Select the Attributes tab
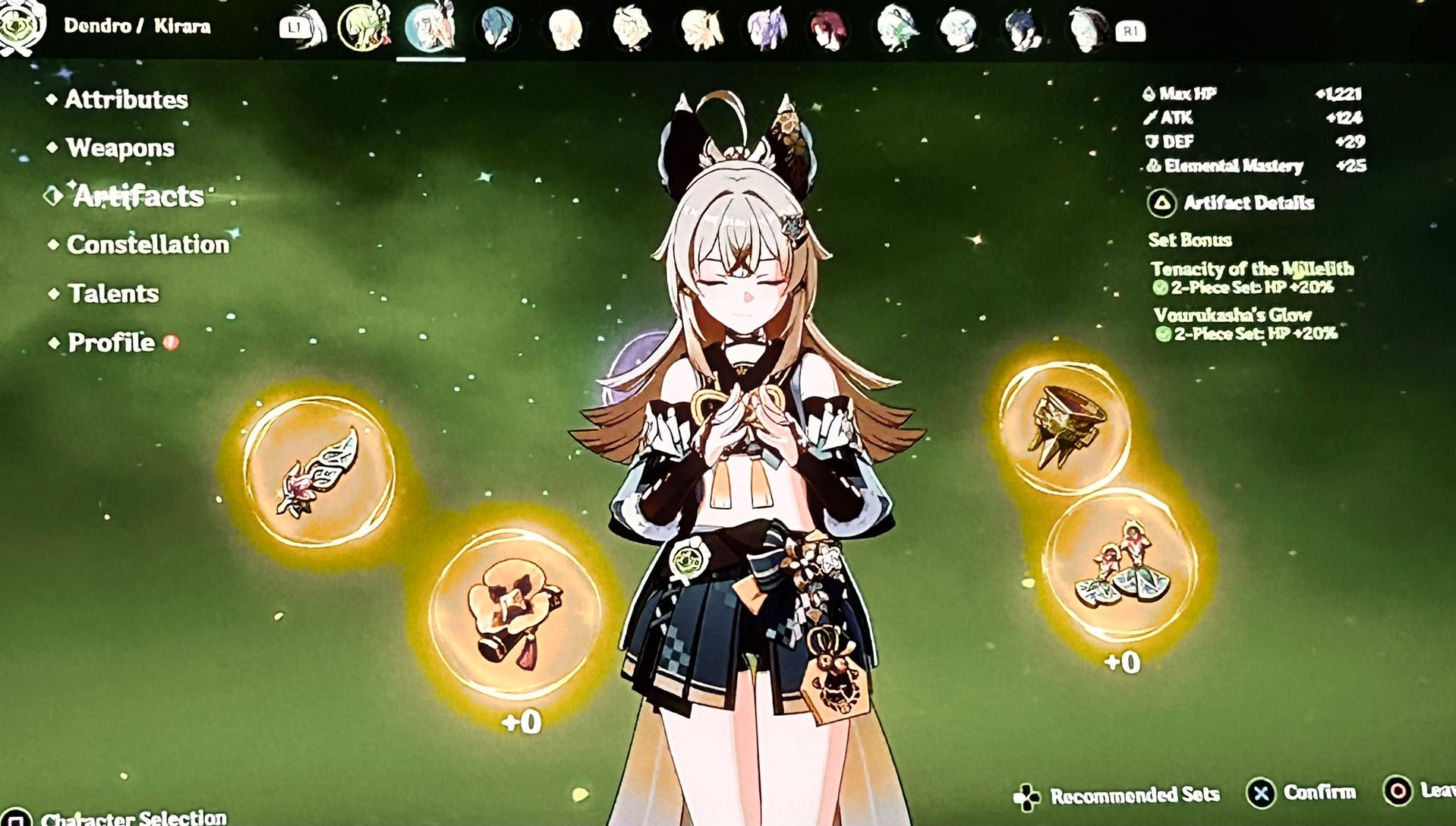Screen dimensions: 1456x826 click(126, 99)
